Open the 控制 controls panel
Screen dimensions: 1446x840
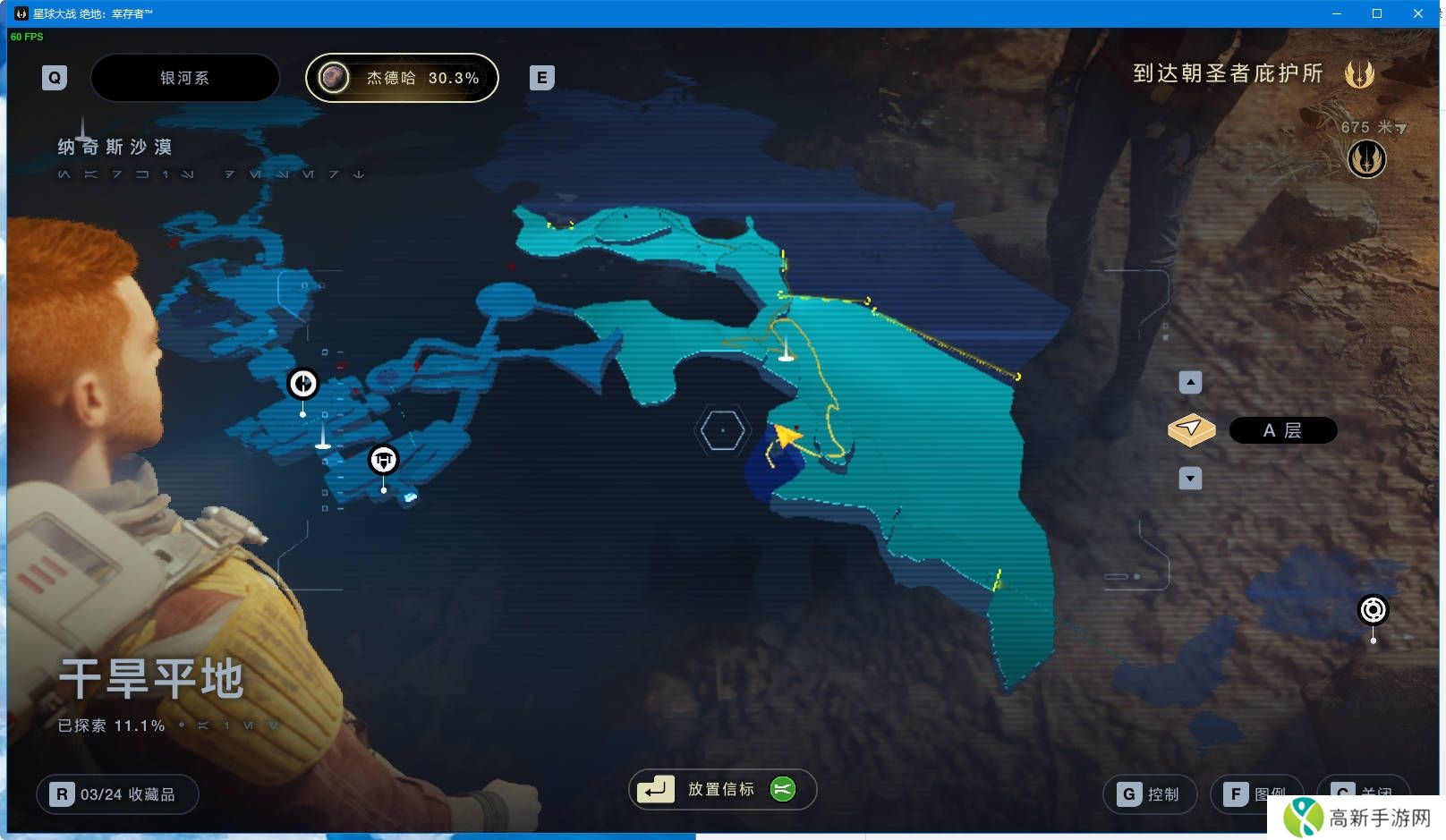(1150, 794)
